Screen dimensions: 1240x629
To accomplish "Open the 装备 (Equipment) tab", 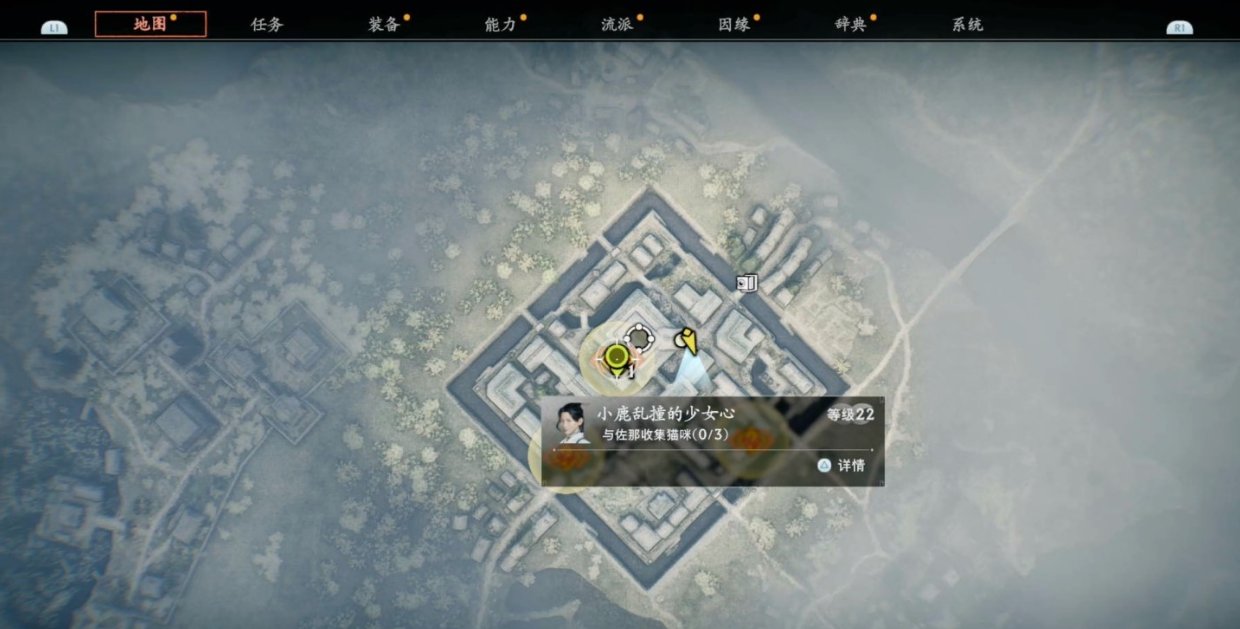I will [x=384, y=24].
